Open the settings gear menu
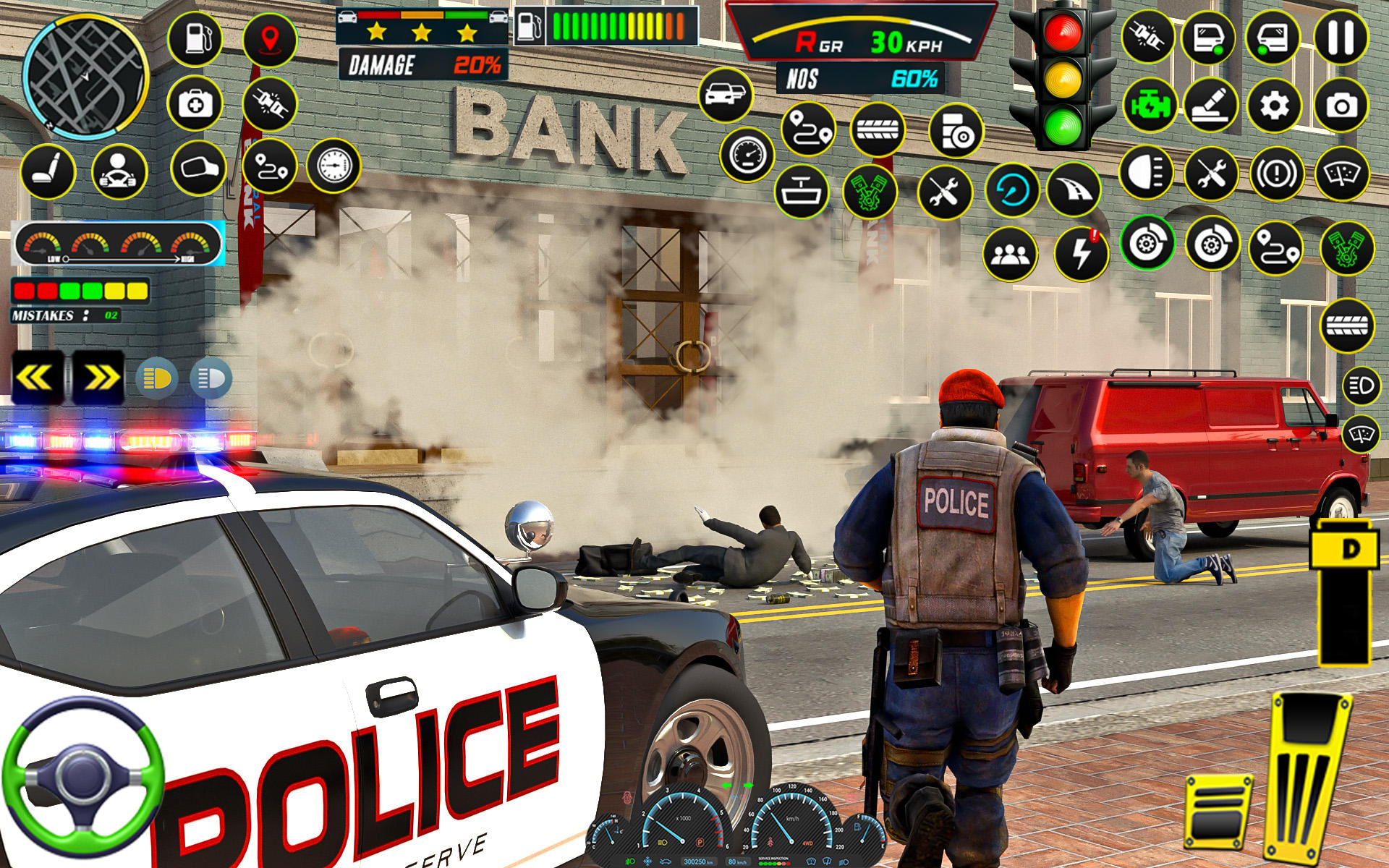 click(x=1273, y=105)
